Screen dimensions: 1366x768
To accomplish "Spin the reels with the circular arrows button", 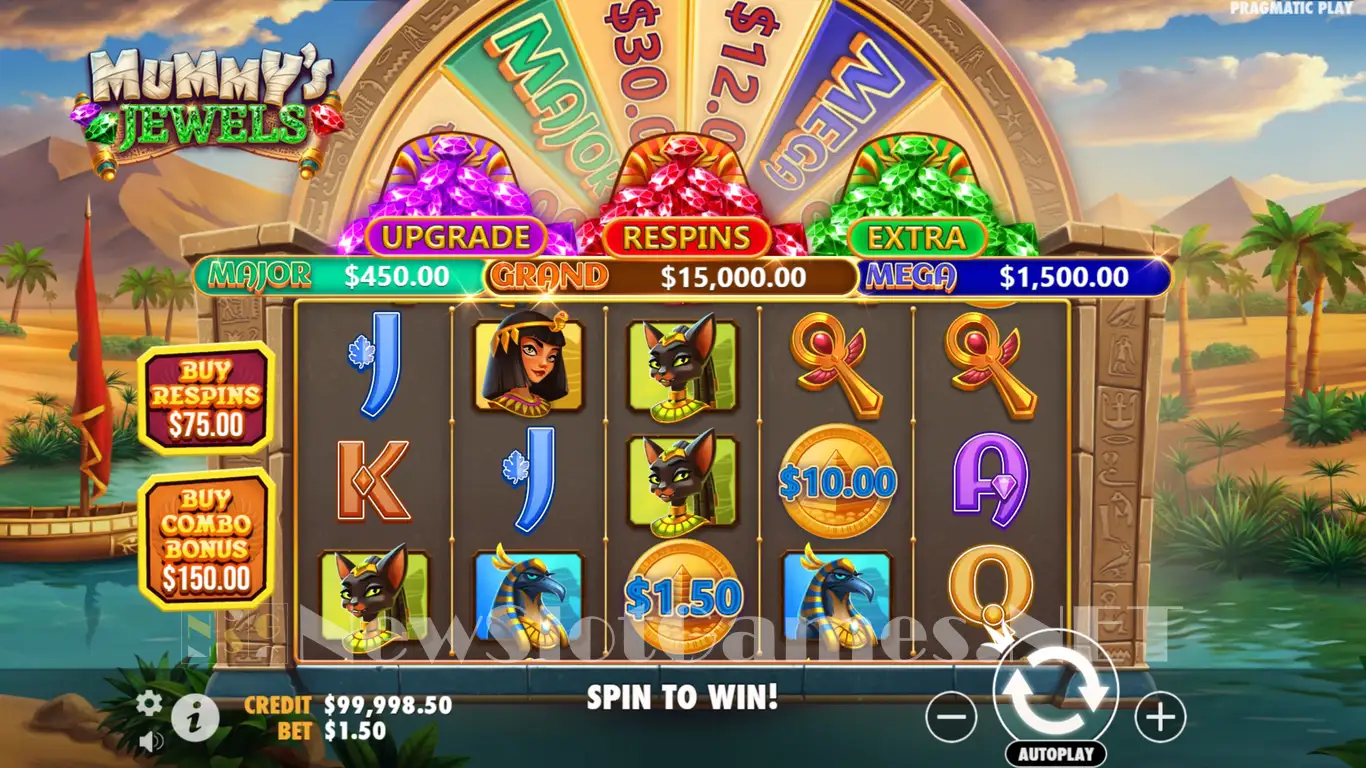I will 1055,692.
